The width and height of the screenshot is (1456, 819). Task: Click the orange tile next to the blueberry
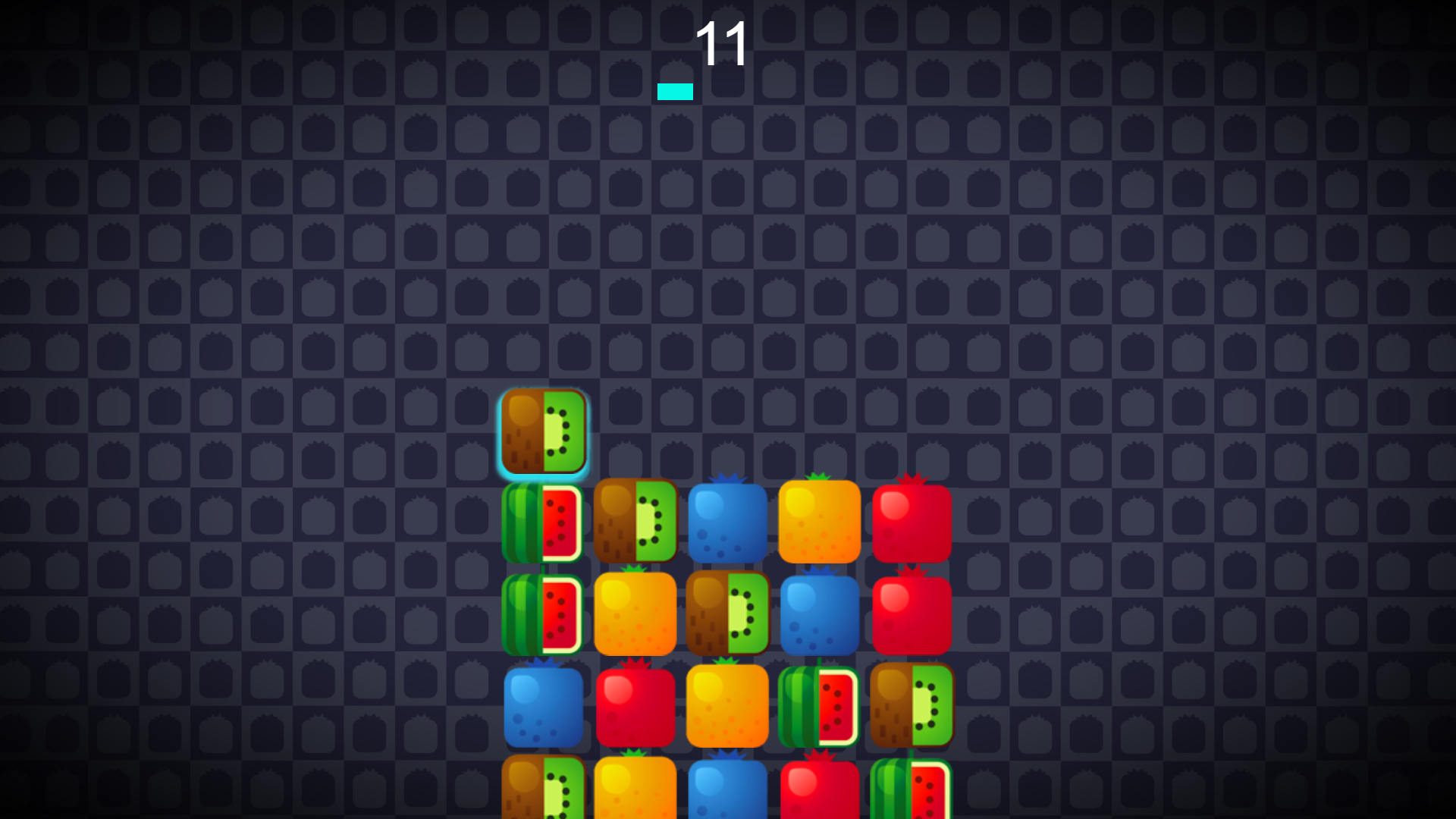click(x=819, y=523)
